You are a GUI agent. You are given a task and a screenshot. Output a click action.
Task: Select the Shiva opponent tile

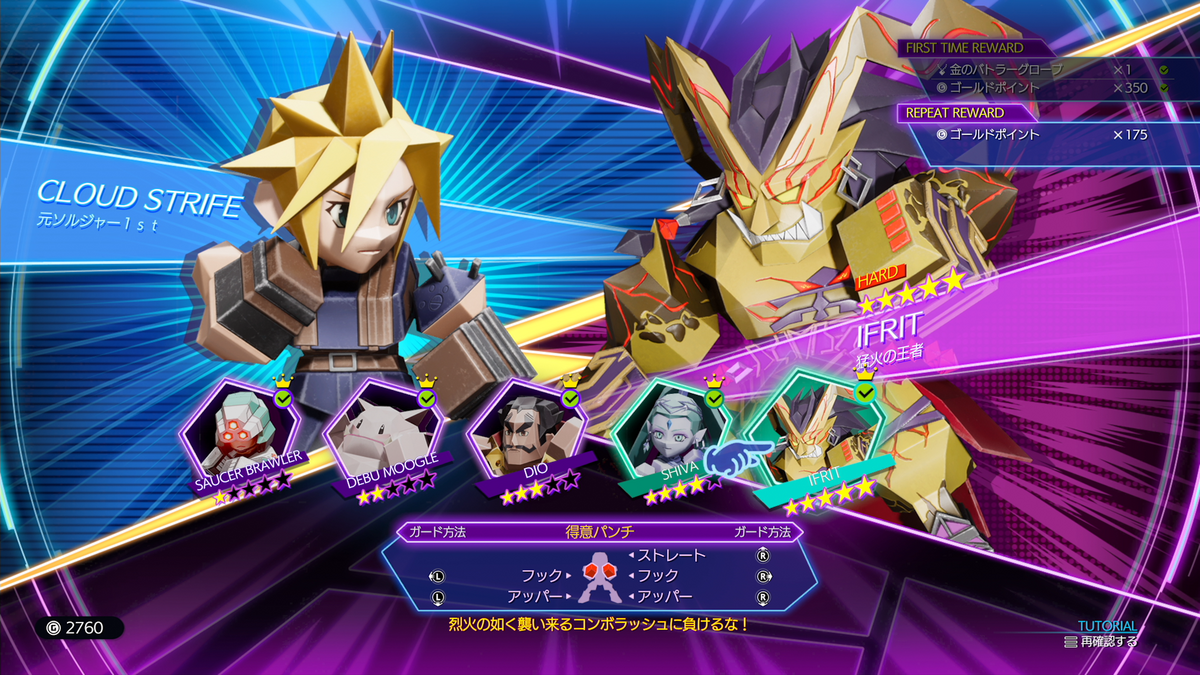coord(668,430)
